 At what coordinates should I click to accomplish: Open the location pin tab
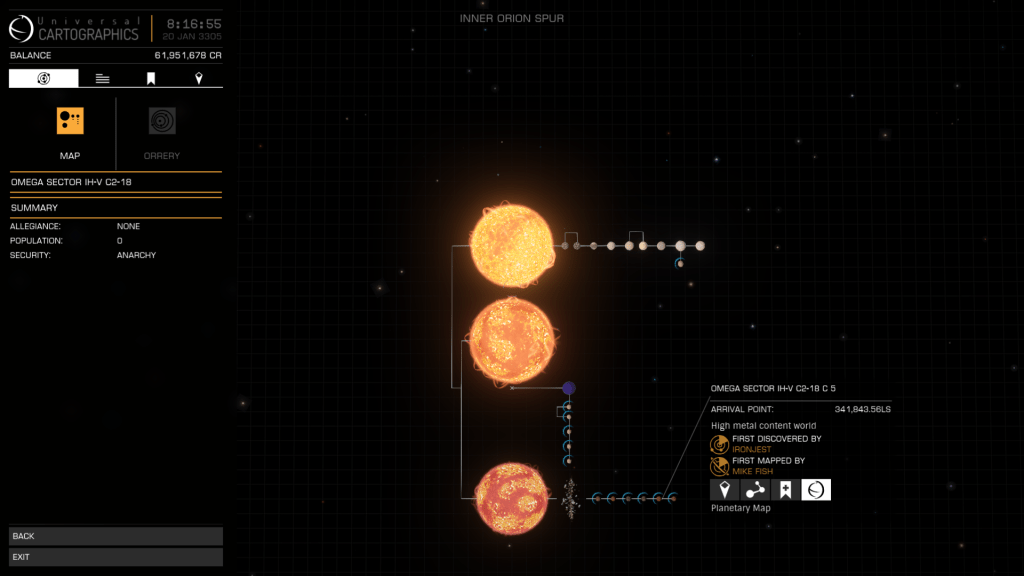tap(199, 78)
